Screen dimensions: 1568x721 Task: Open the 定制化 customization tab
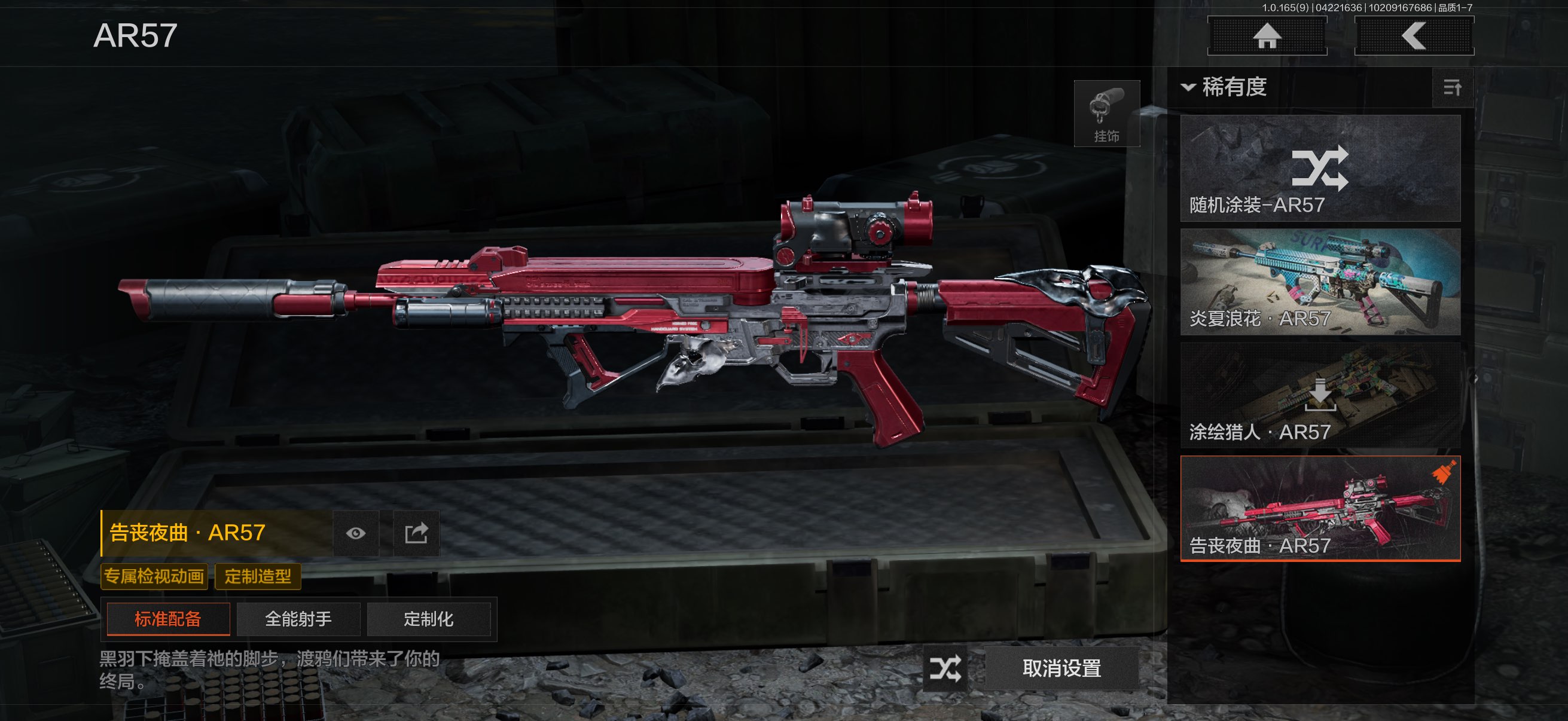[429, 619]
